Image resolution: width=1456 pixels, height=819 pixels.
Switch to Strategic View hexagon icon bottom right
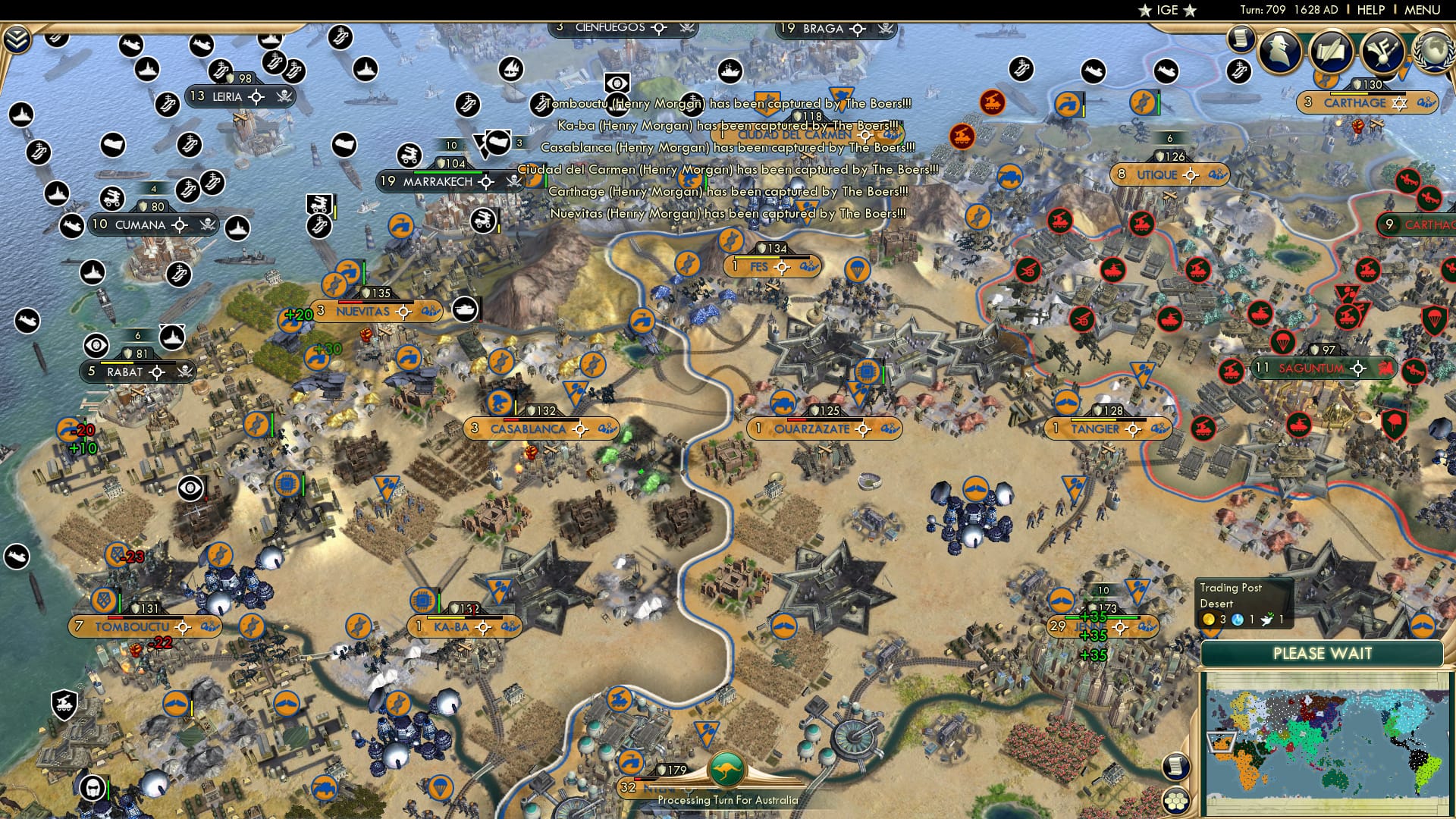[1175, 802]
